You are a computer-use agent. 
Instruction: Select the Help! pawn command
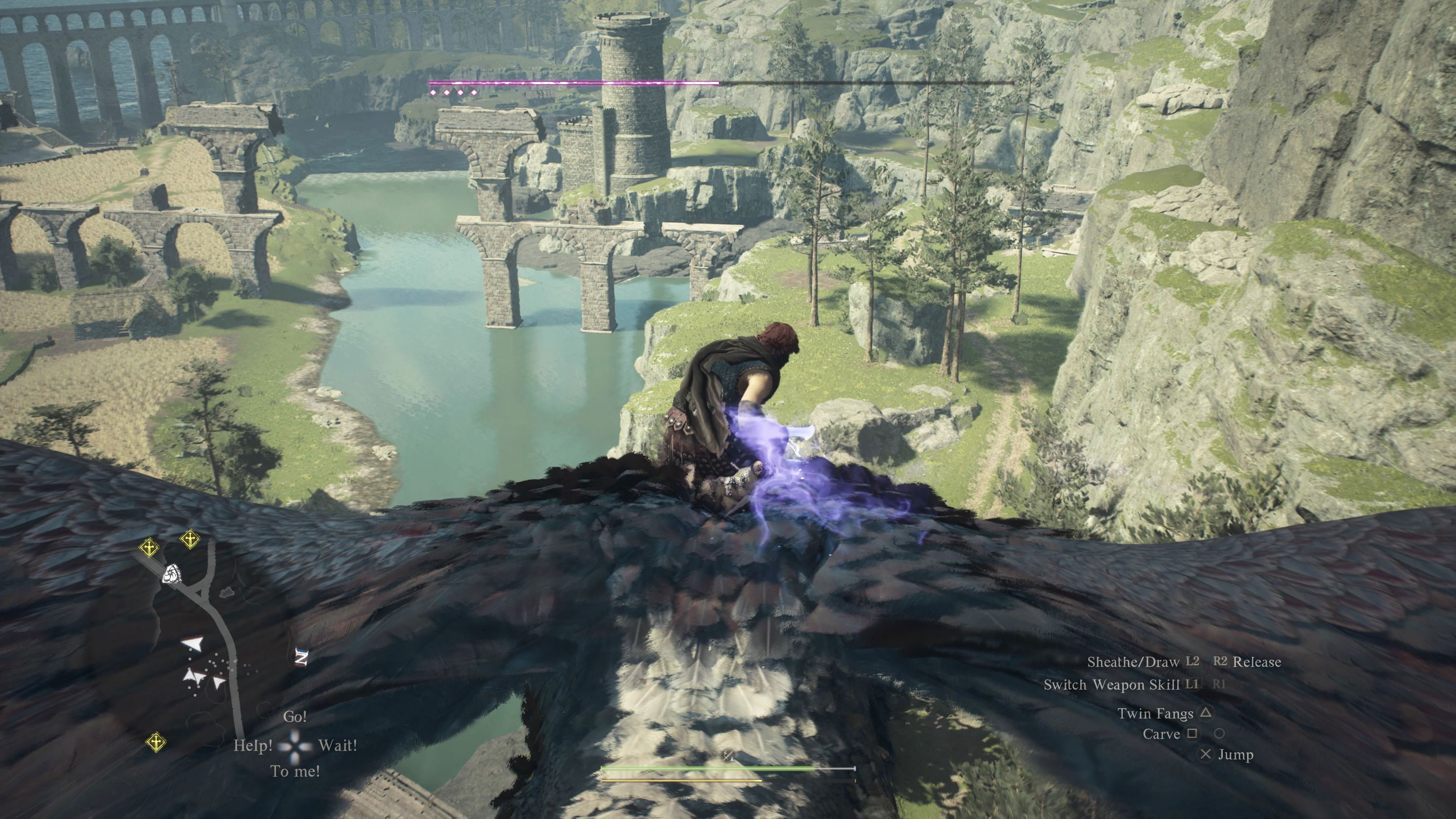[x=253, y=745]
